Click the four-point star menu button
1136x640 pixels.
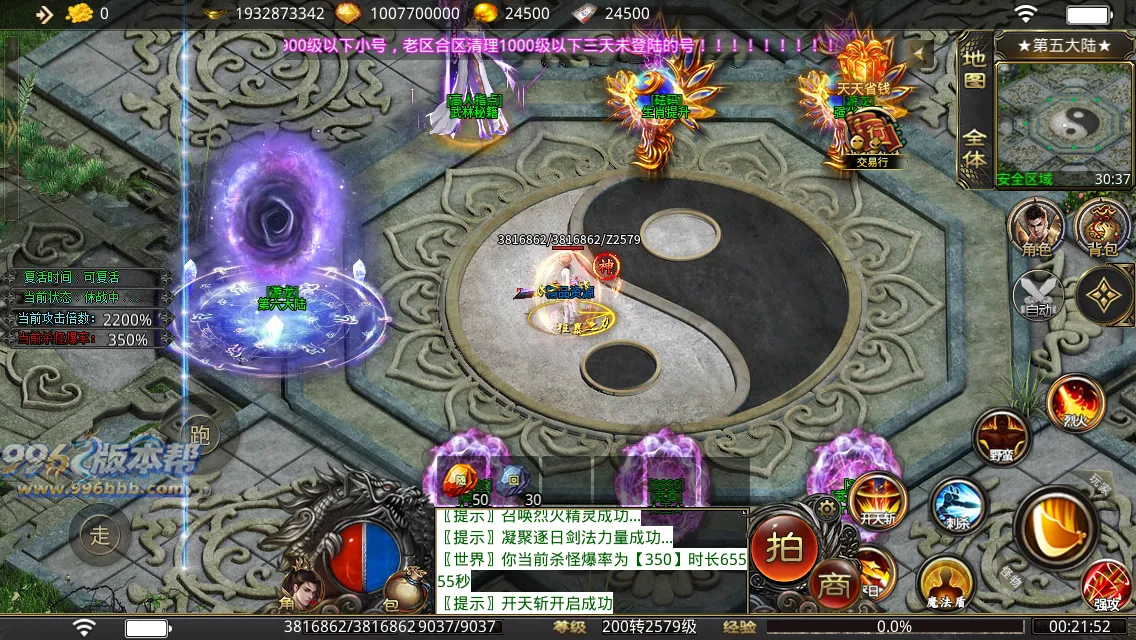pyautogui.click(x=1104, y=295)
